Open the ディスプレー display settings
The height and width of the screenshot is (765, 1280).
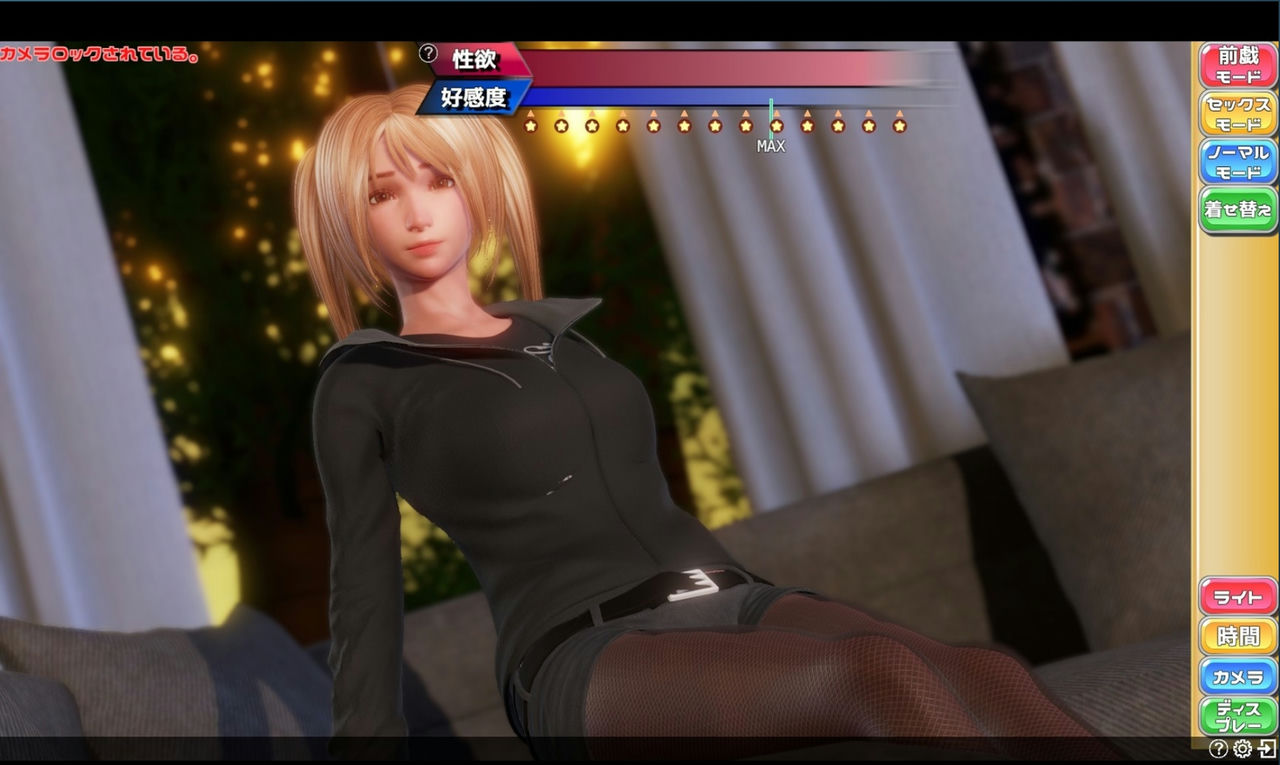click(x=1237, y=715)
